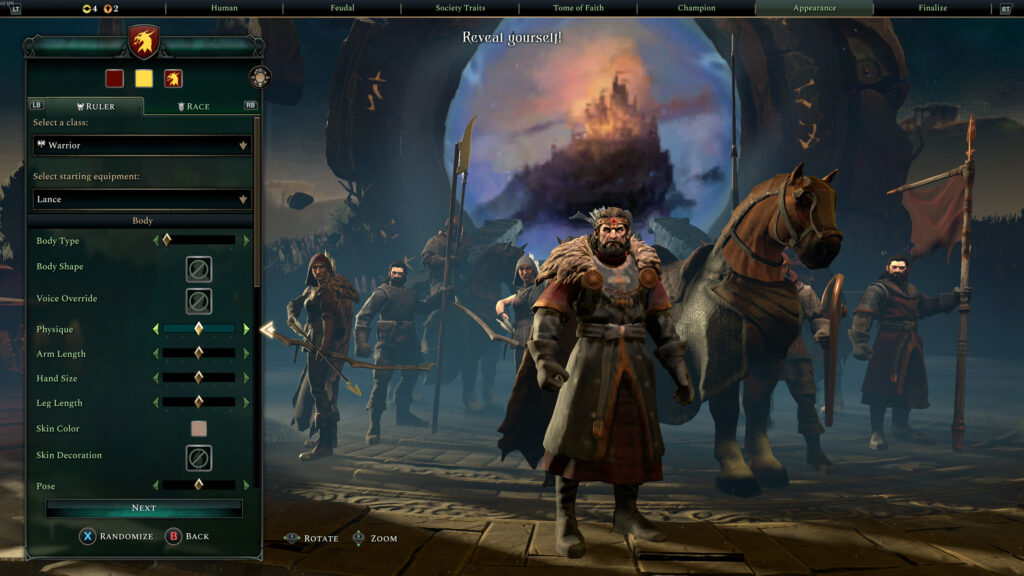1024x576 pixels.
Task: Open the Feudal culture step
Action: pos(342,8)
